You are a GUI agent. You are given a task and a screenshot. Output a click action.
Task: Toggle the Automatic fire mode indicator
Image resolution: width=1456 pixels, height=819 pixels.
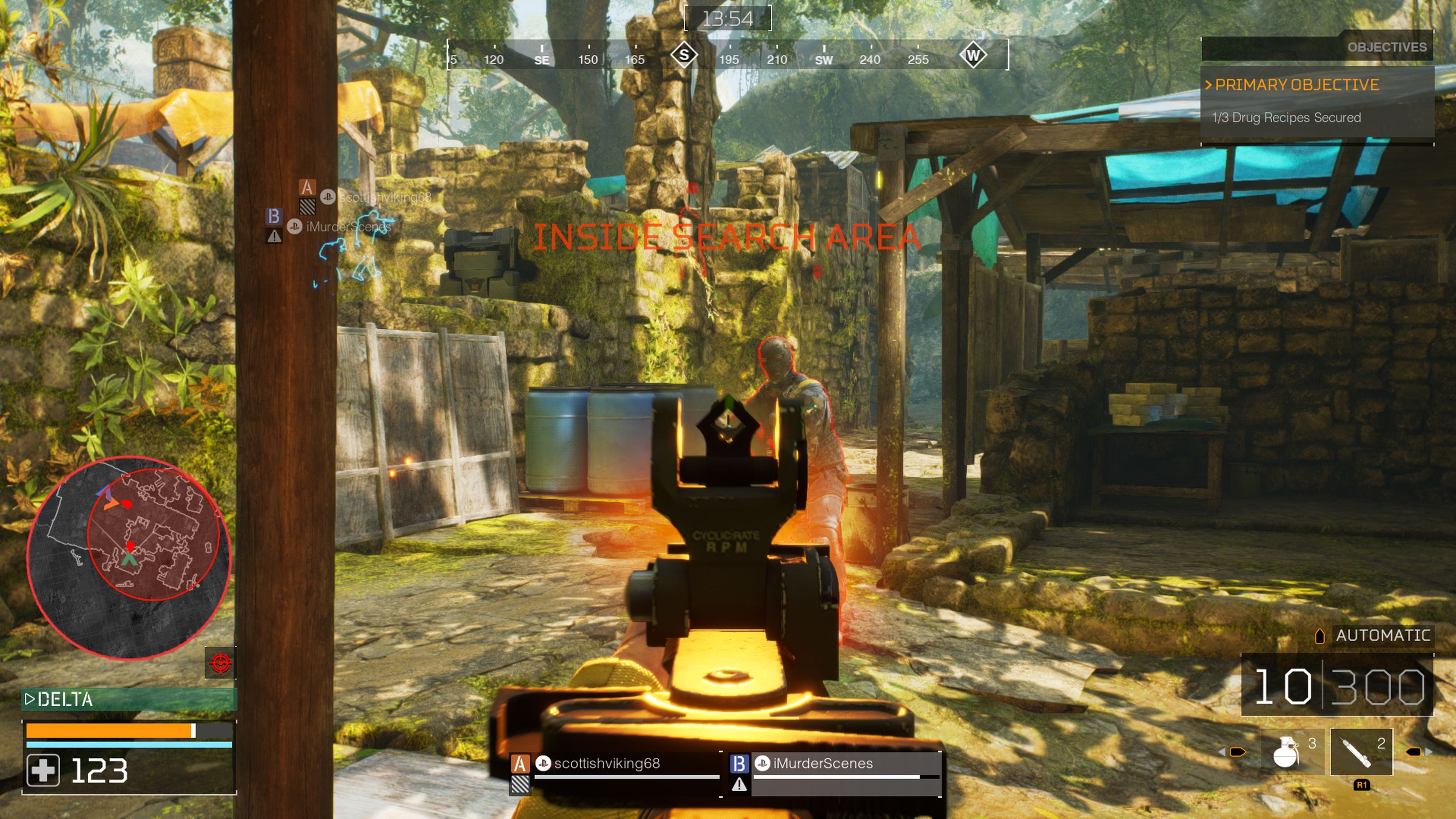(x=1381, y=635)
